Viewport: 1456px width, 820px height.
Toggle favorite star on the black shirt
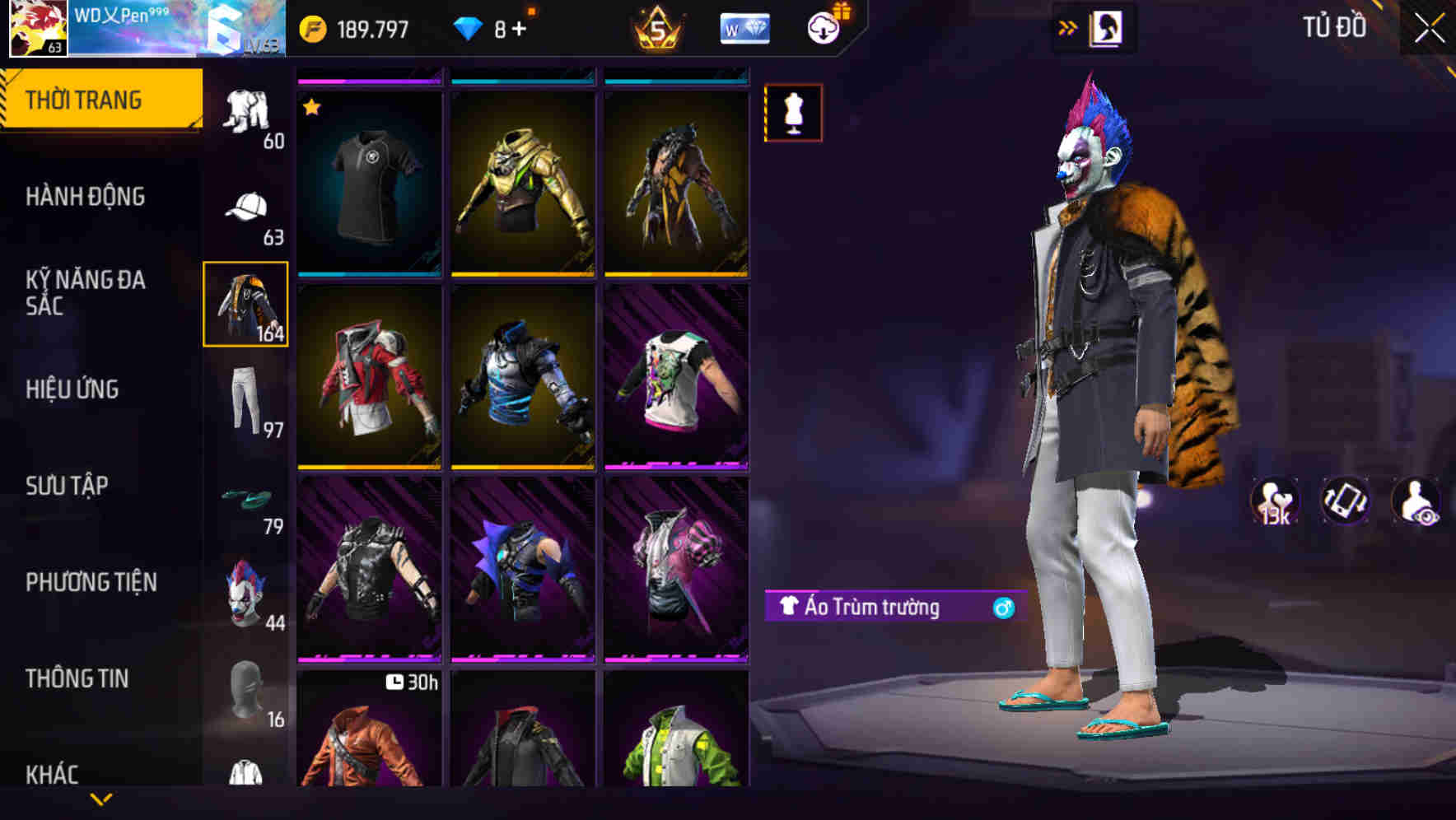coord(313,105)
